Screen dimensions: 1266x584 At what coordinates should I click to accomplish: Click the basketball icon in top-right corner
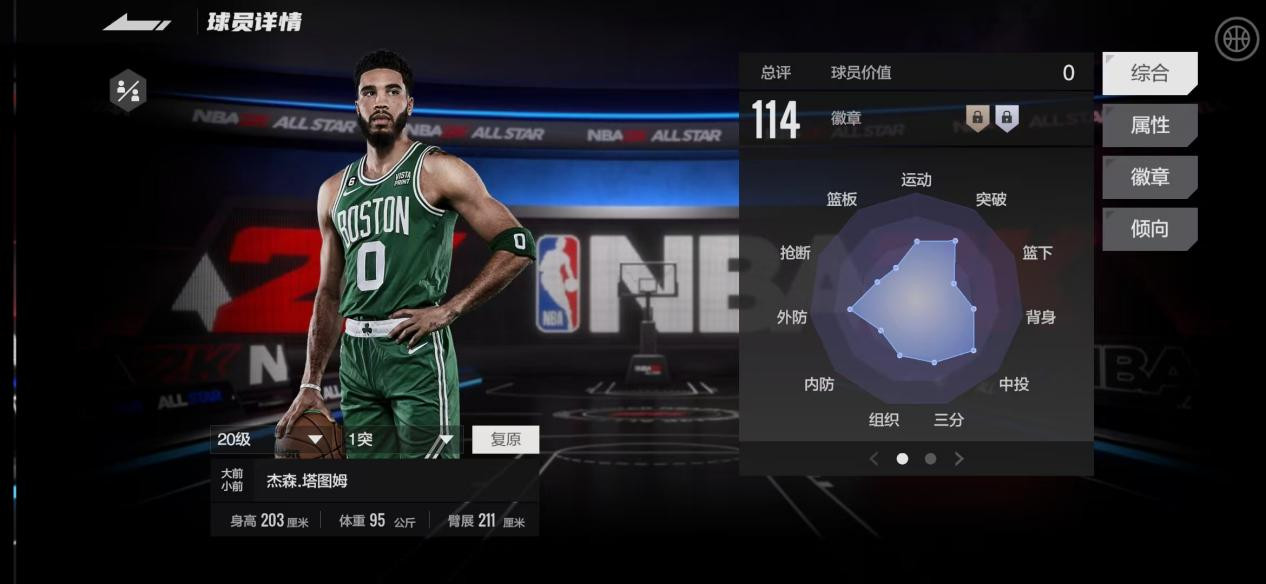[x=1236, y=40]
